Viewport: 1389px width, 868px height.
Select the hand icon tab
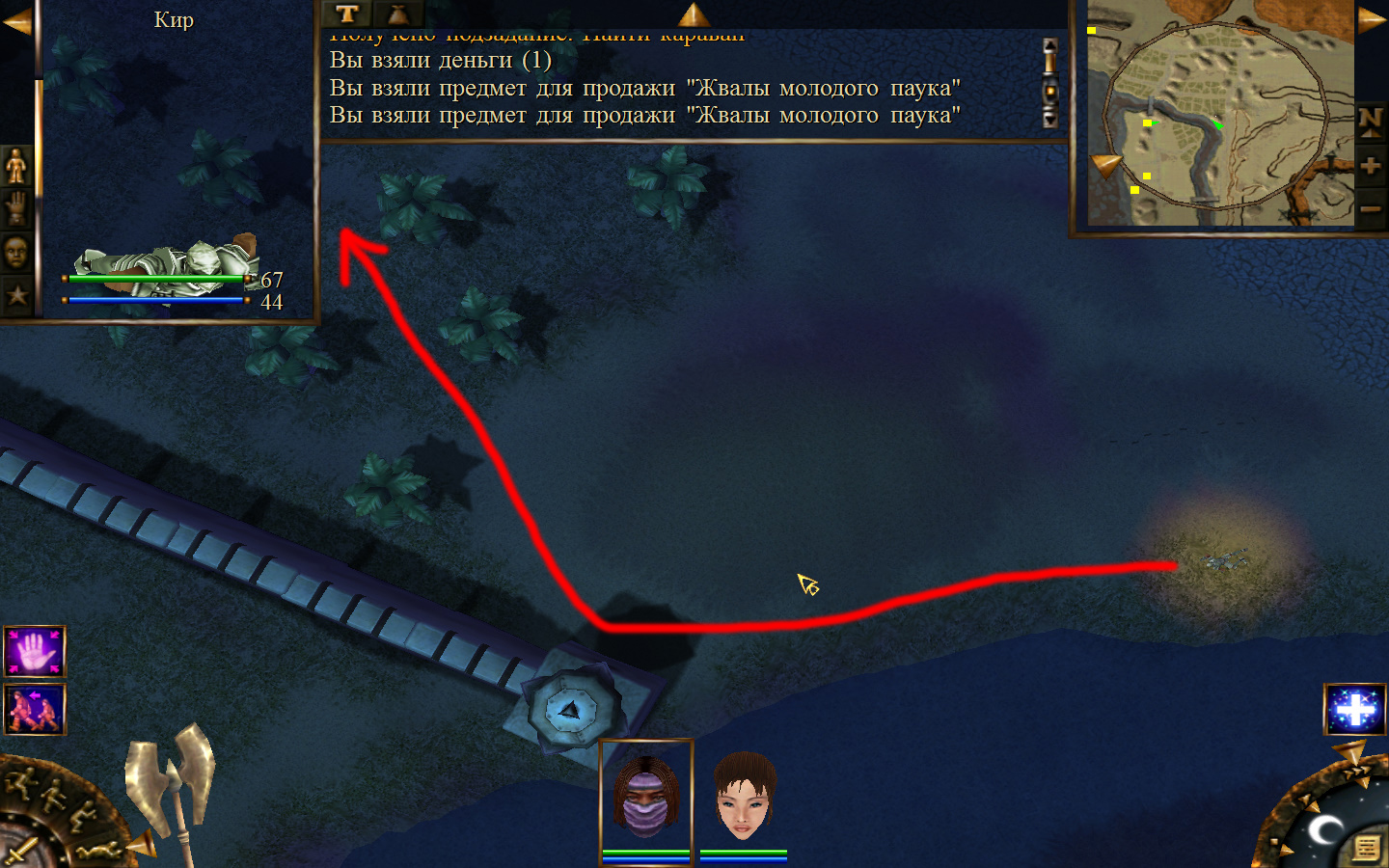[x=16, y=209]
